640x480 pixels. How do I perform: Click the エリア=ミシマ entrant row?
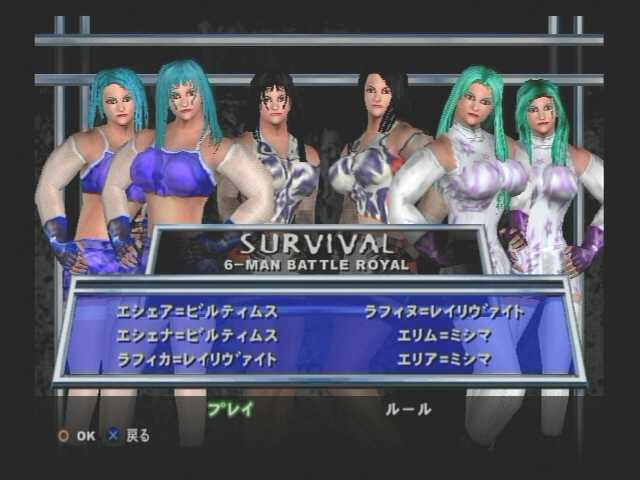coord(445,358)
